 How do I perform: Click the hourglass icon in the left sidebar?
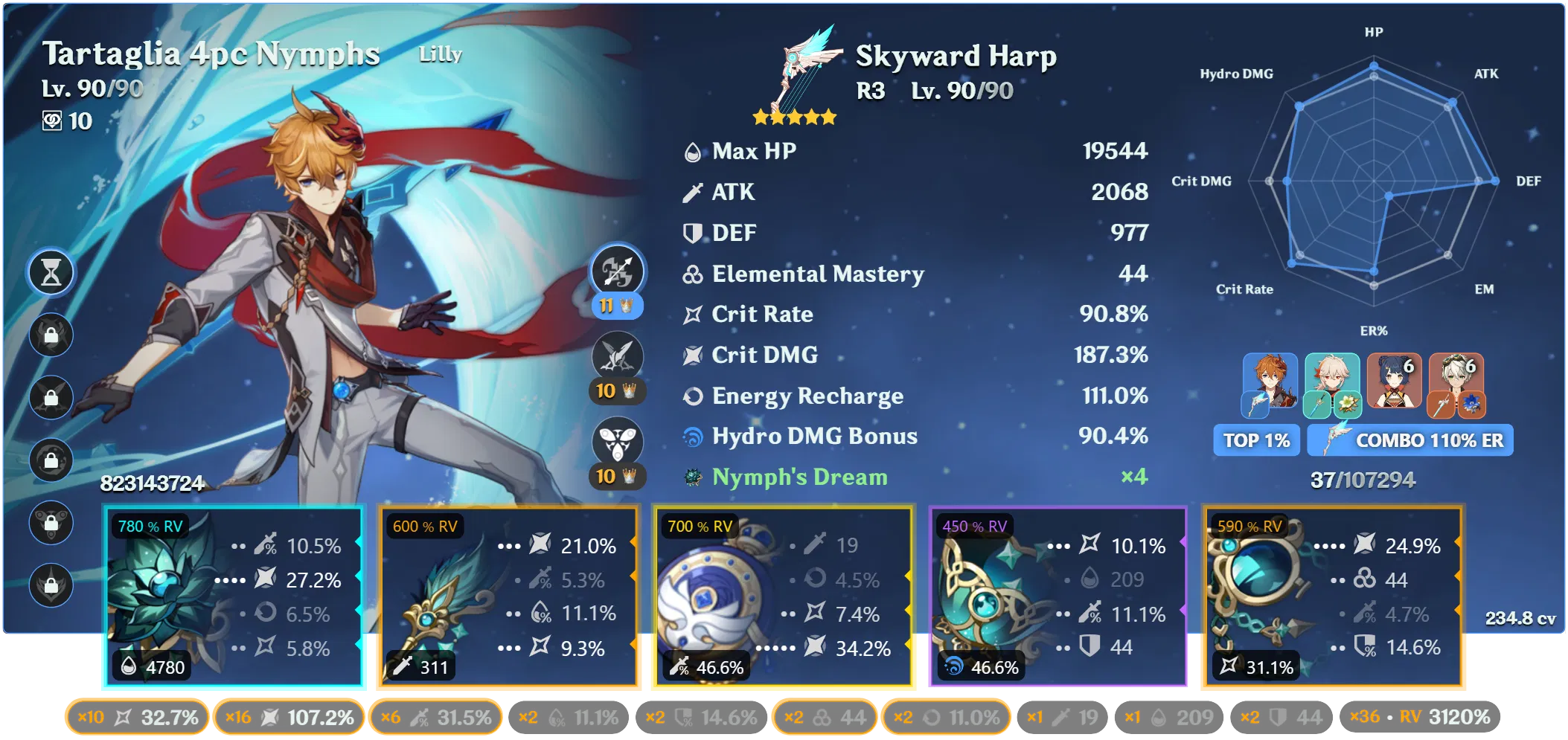51,272
